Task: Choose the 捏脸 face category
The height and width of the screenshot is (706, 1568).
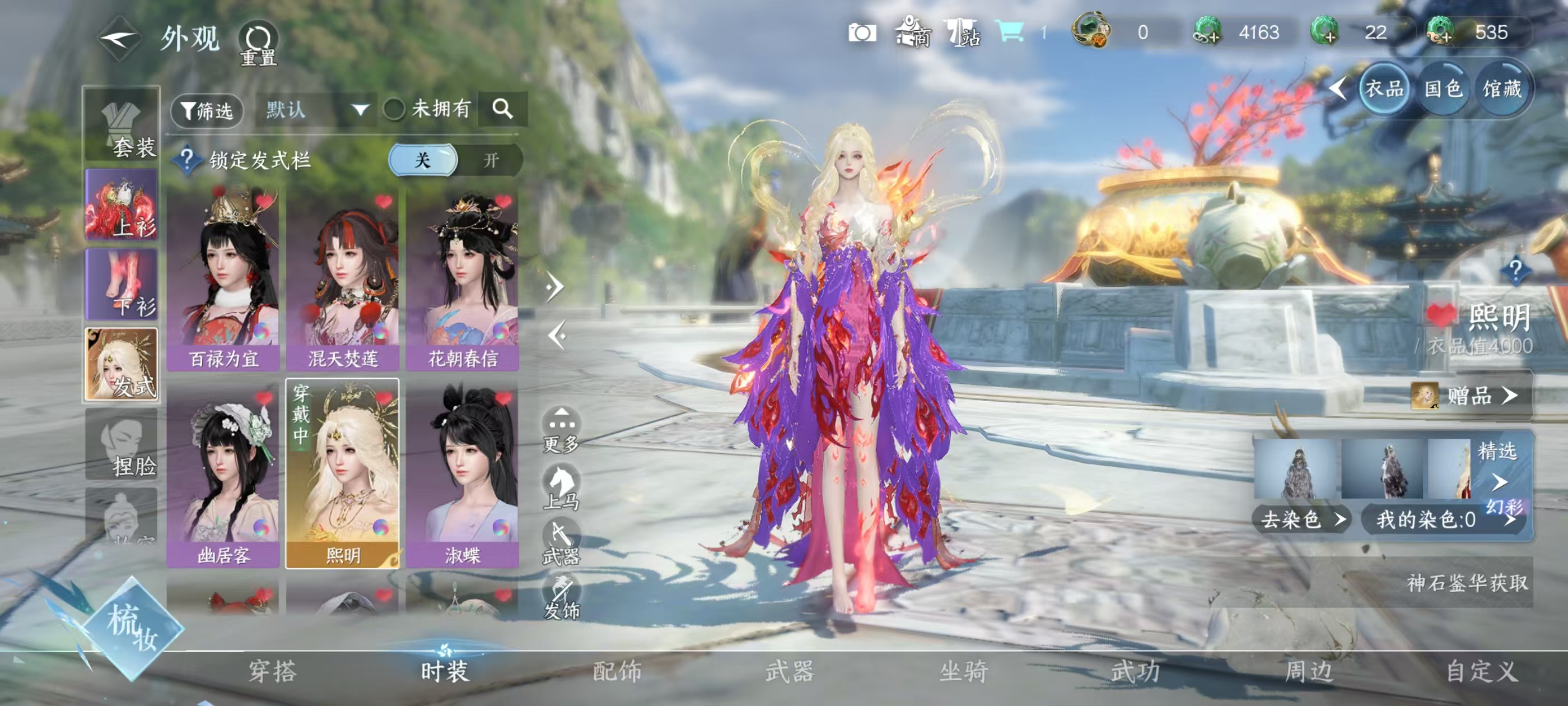Action: point(122,445)
